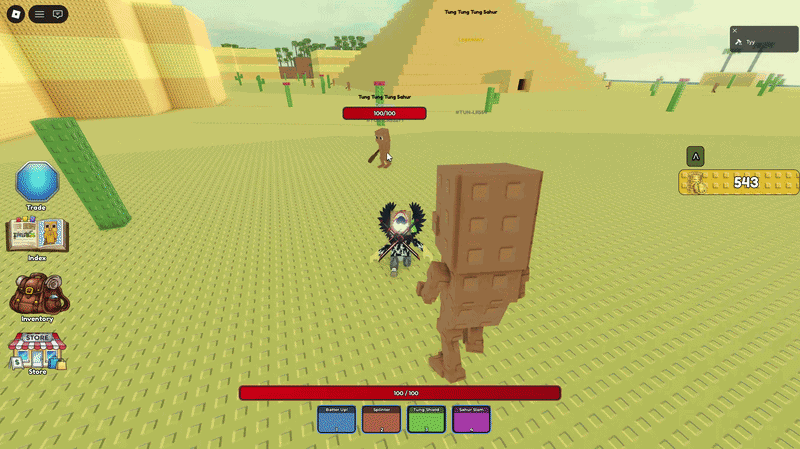Open the Store

37,352
